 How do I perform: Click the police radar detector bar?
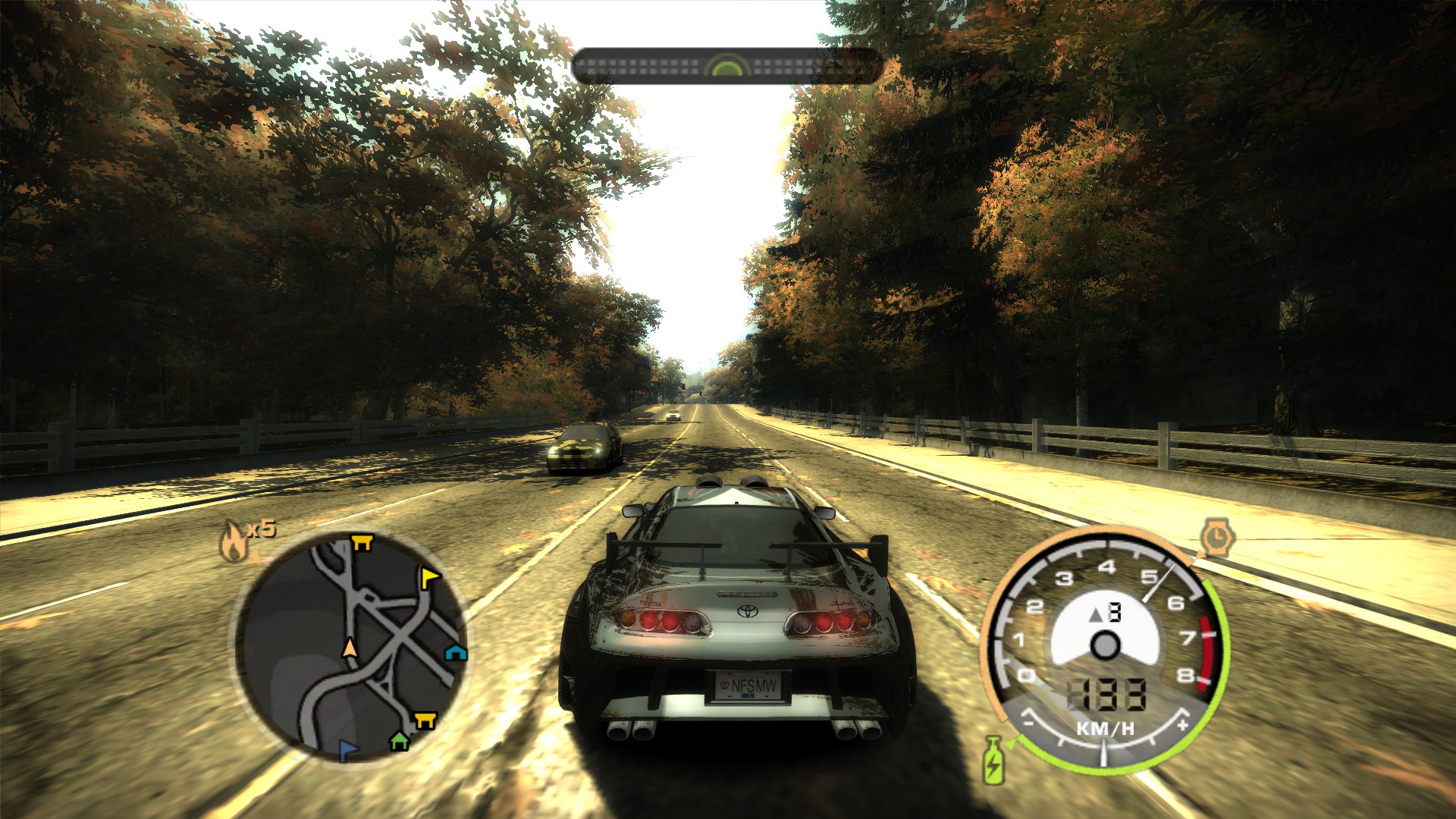click(x=726, y=67)
